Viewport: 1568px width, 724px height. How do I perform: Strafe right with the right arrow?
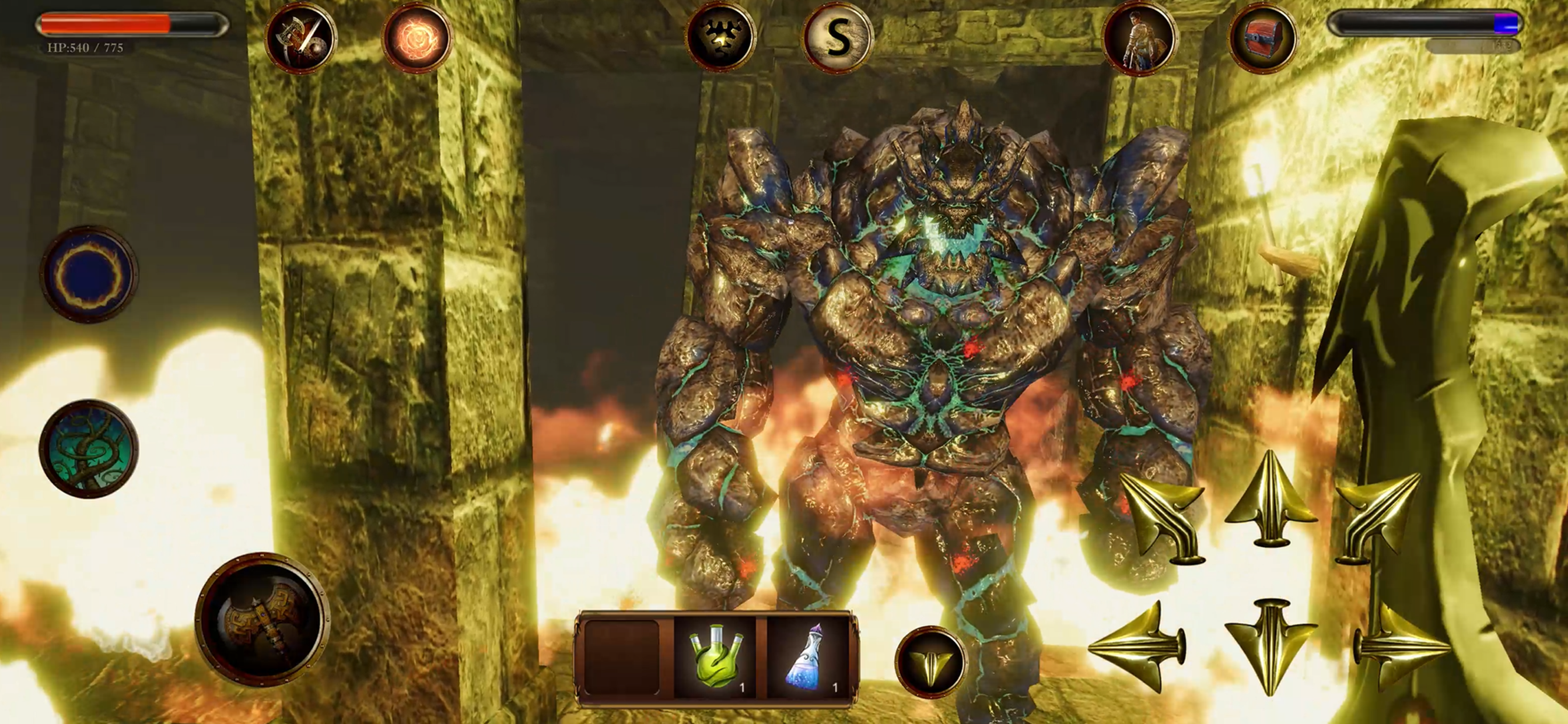click(x=1400, y=646)
